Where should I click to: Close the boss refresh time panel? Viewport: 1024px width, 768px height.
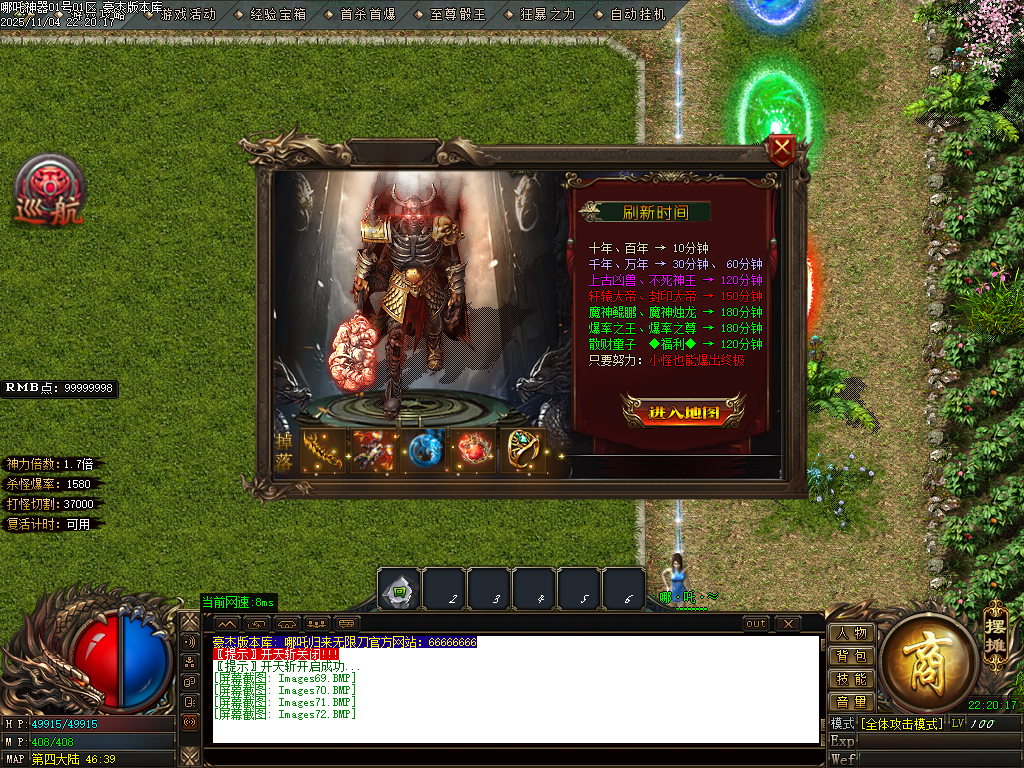[x=783, y=151]
